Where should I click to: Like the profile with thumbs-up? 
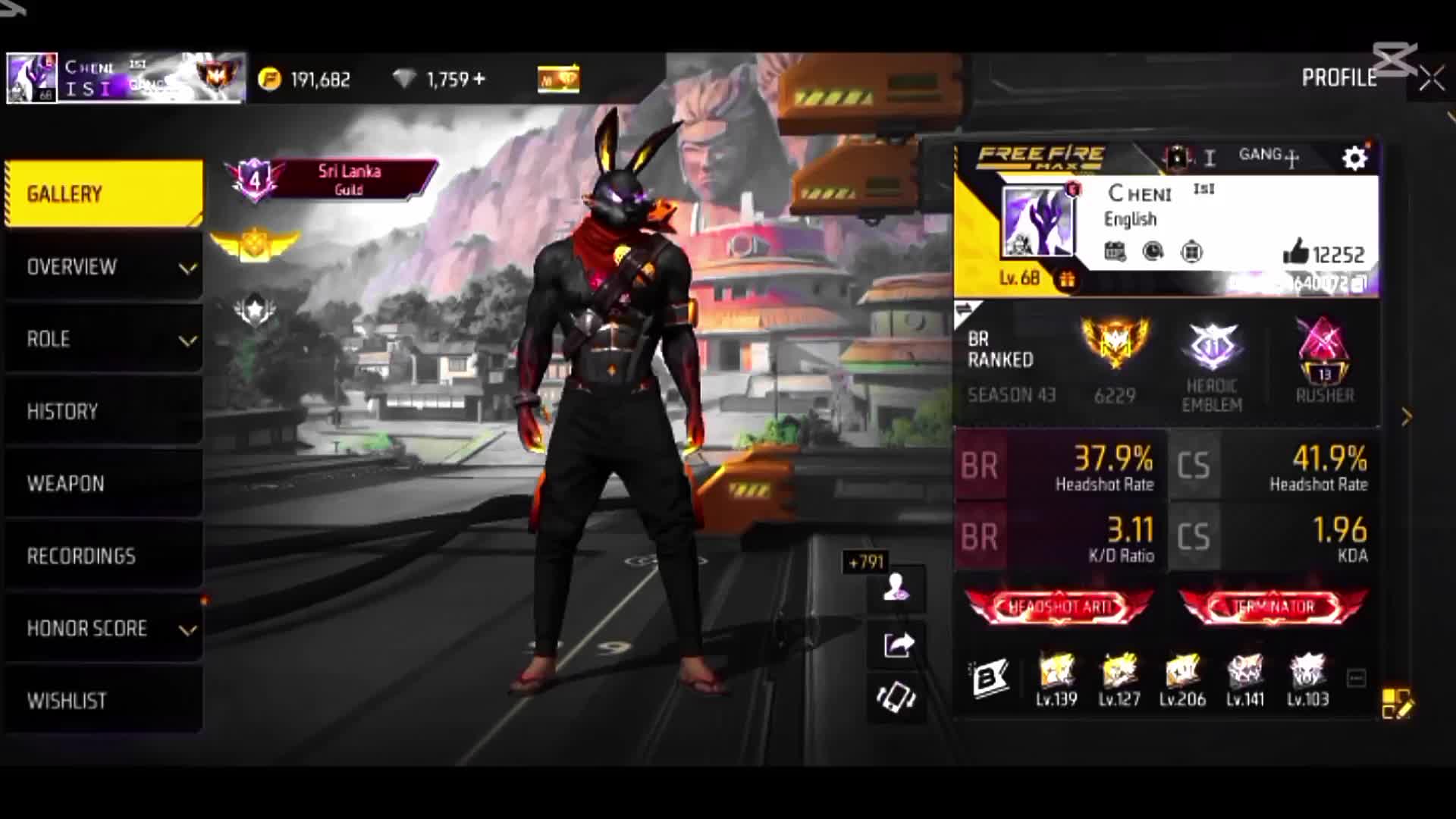[x=1296, y=253]
